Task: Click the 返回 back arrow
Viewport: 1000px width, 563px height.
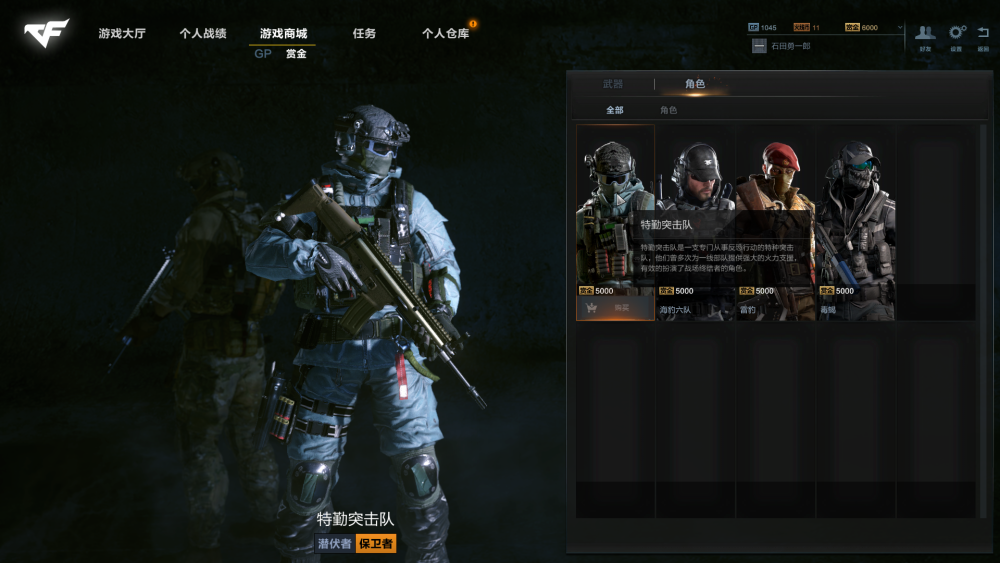Action: (x=983, y=37)
